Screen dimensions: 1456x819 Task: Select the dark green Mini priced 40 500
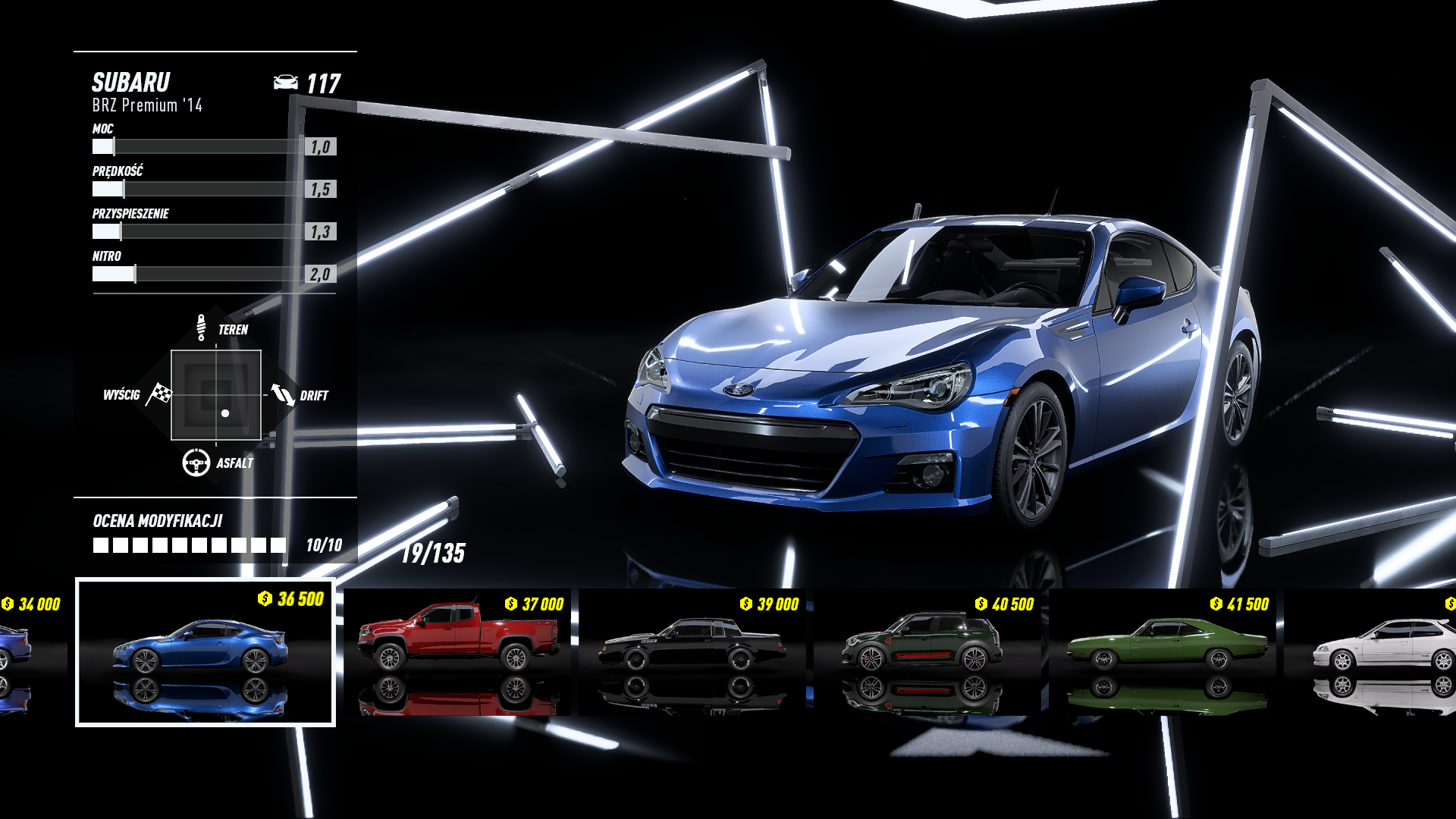927,652
